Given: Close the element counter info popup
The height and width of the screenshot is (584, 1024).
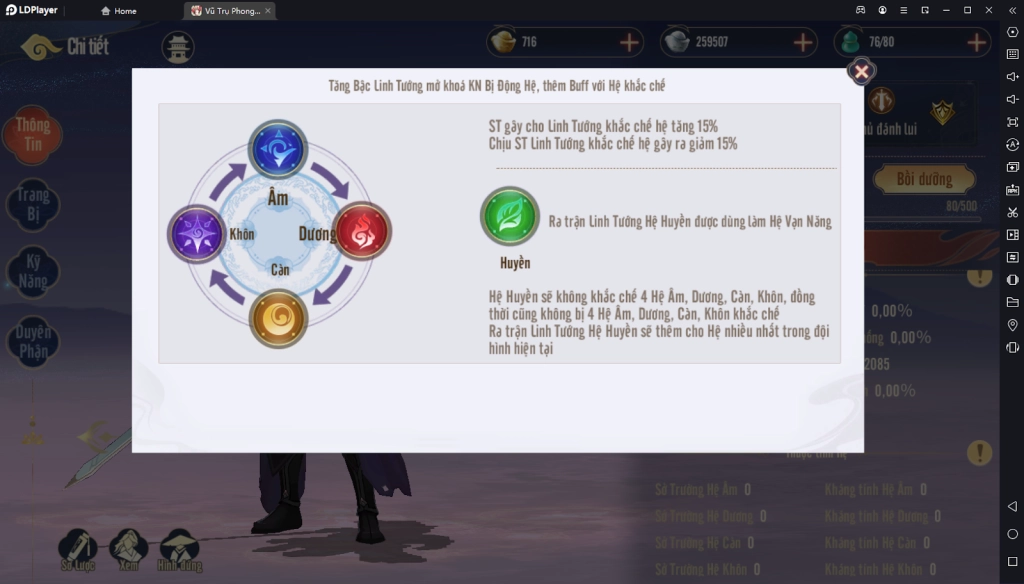Looking at the screenshot, I should tap(861, 71).
